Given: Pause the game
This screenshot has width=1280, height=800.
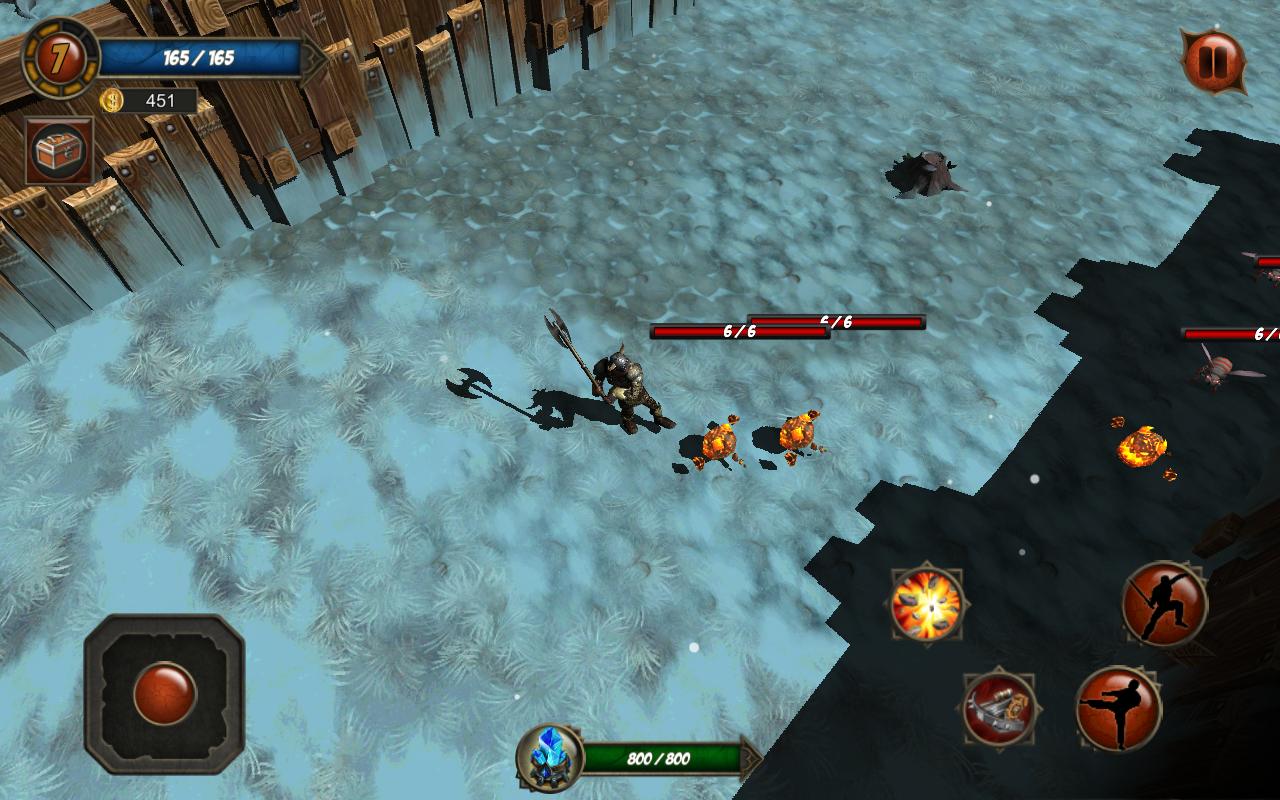Looking at the screenshot, I should tap(1213, 62).
